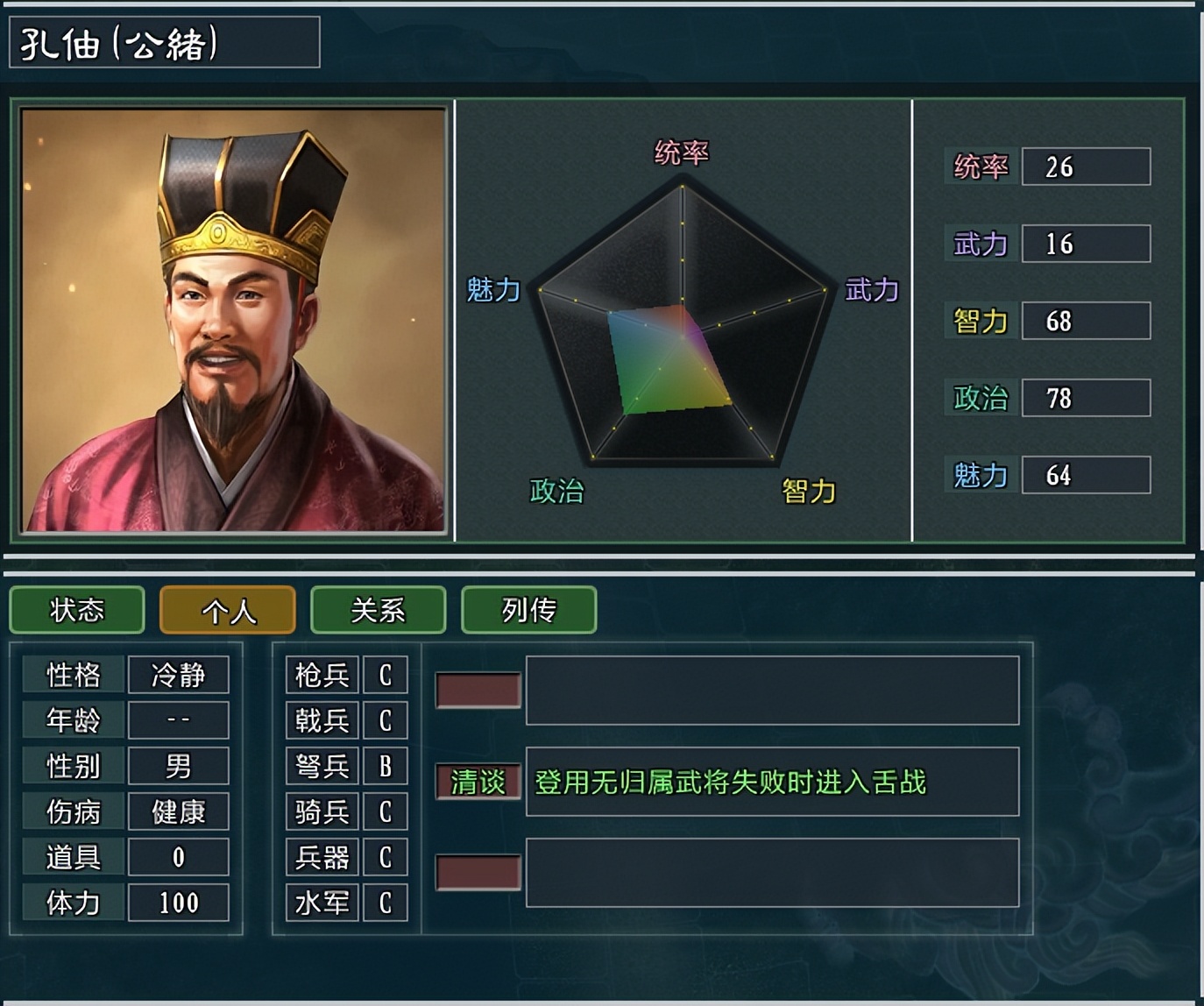Click the 体力 value showing 100
Viewport: 1204px width, 1006px height.
click(178, 903)
